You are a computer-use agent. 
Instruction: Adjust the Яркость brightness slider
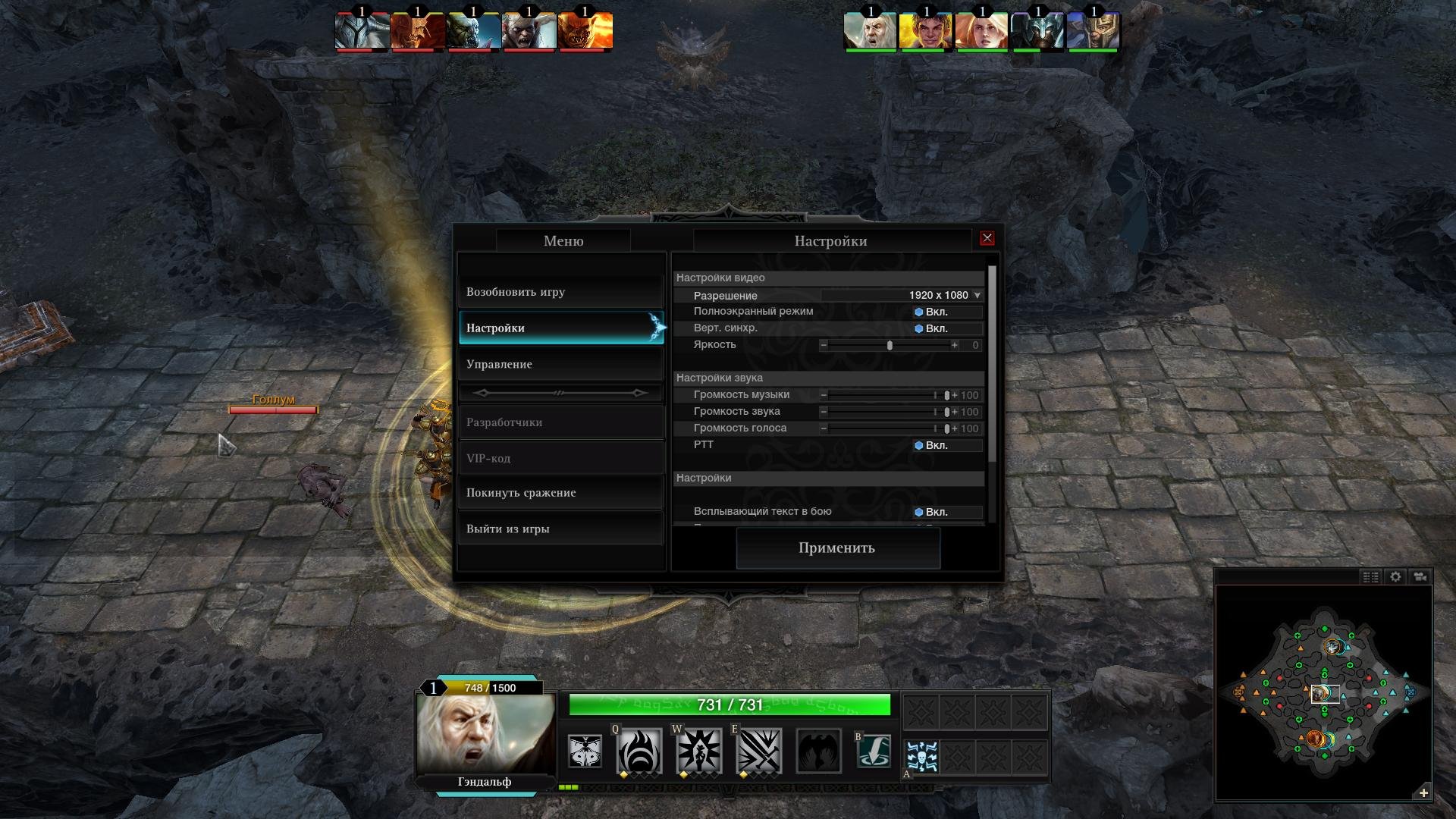(890, 345)
